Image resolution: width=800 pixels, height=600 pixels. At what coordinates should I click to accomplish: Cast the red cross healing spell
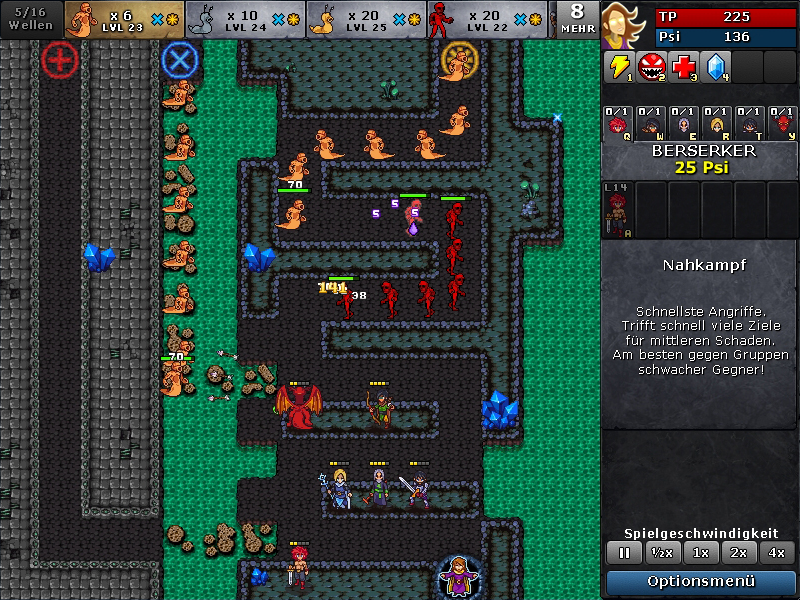coord(682,67)
